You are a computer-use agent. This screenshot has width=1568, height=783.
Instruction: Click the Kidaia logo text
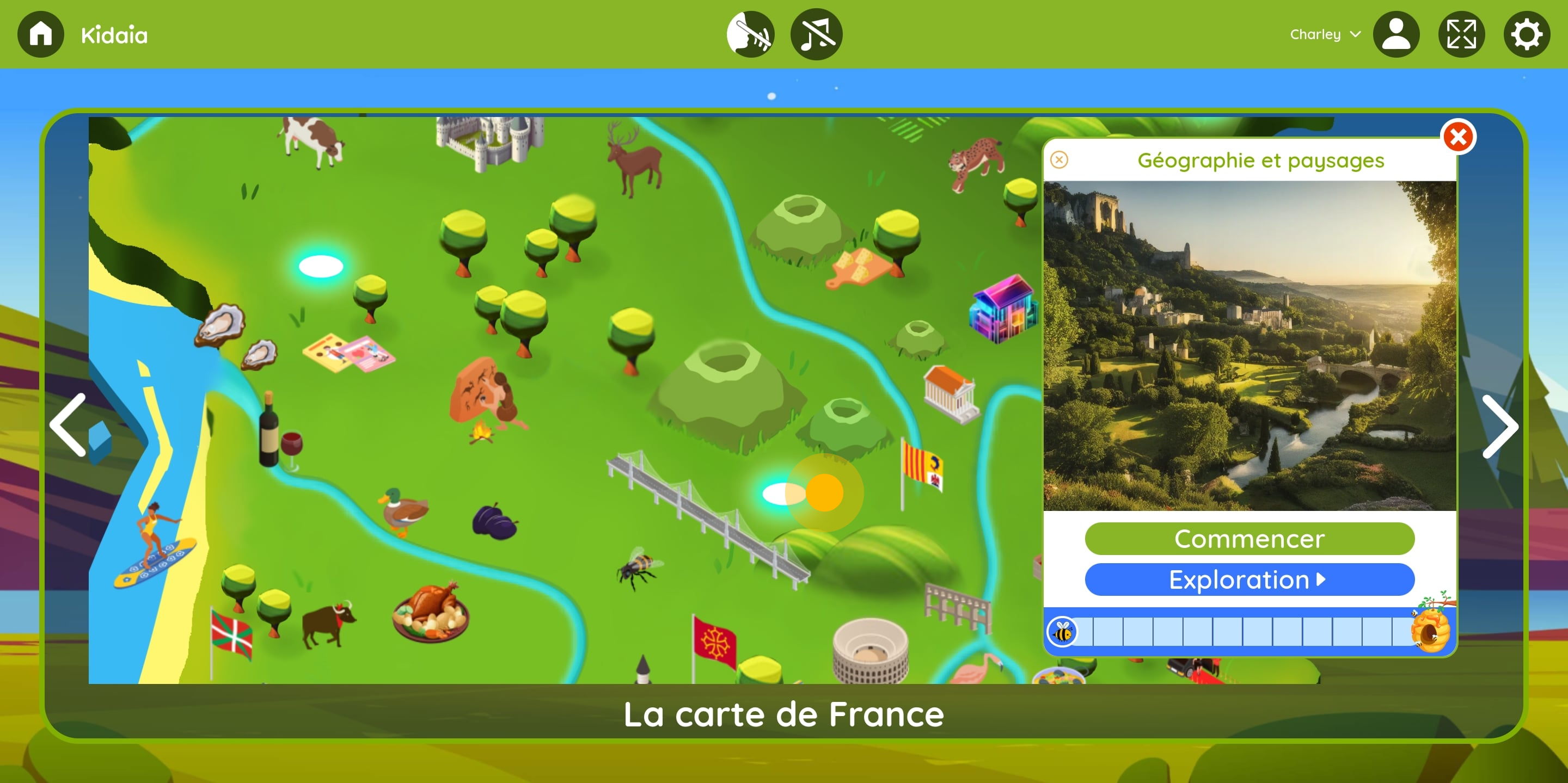point(114,34)
